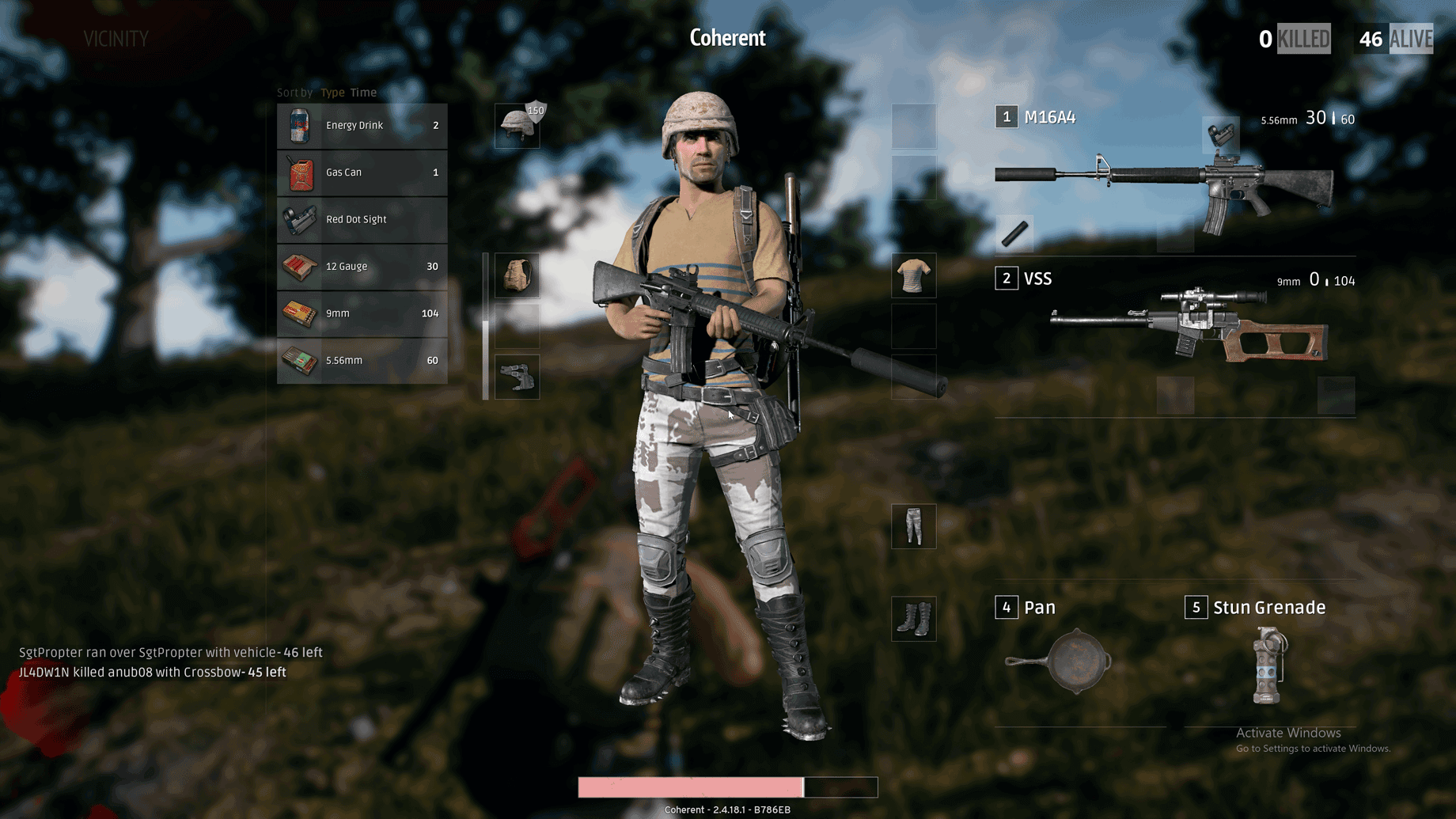Click the Gas Can inventory item

[x=362, y=173]
